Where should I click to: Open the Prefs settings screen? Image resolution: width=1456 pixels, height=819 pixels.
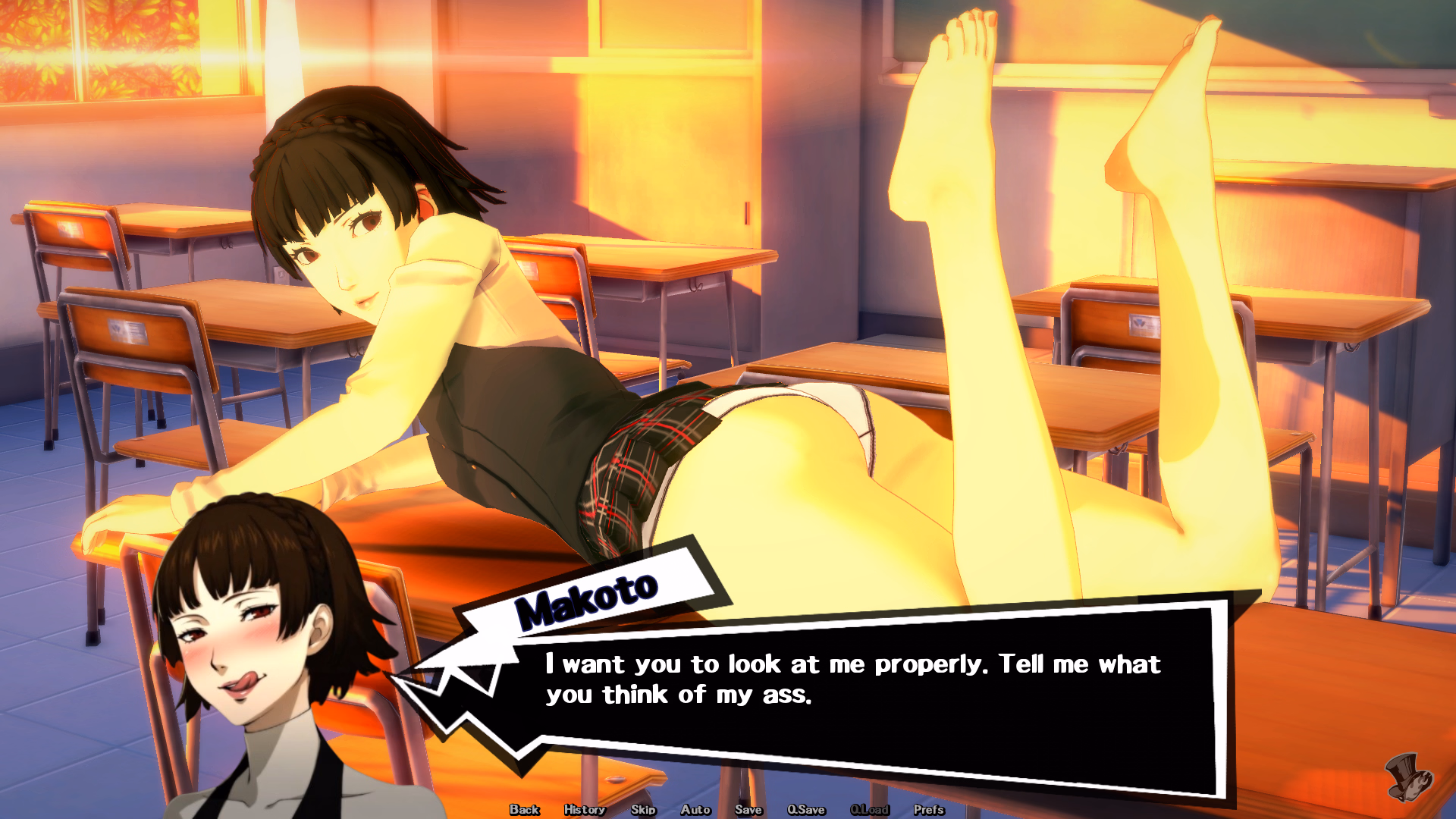tap(929, 810)
